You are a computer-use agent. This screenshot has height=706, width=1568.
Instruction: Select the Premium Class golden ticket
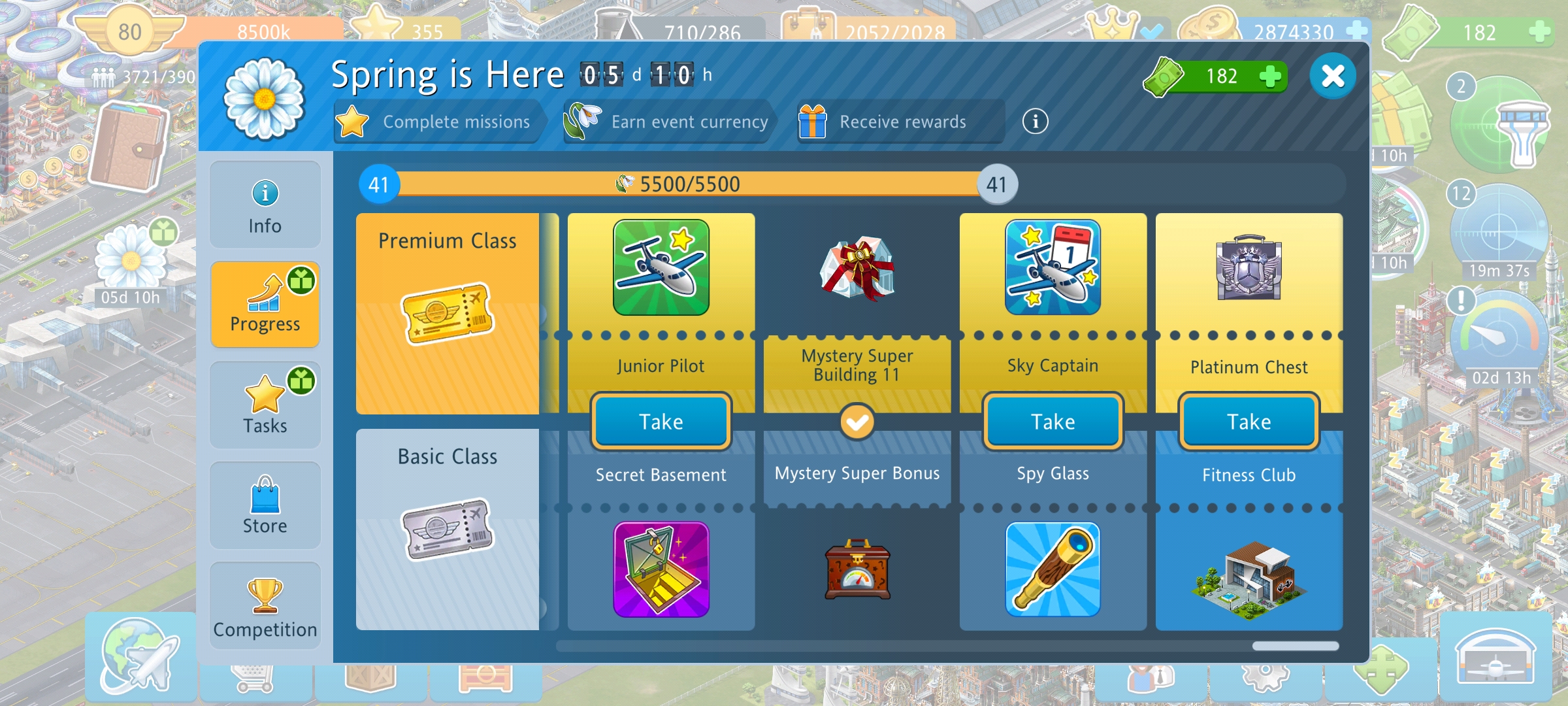[x=448, y=314]
